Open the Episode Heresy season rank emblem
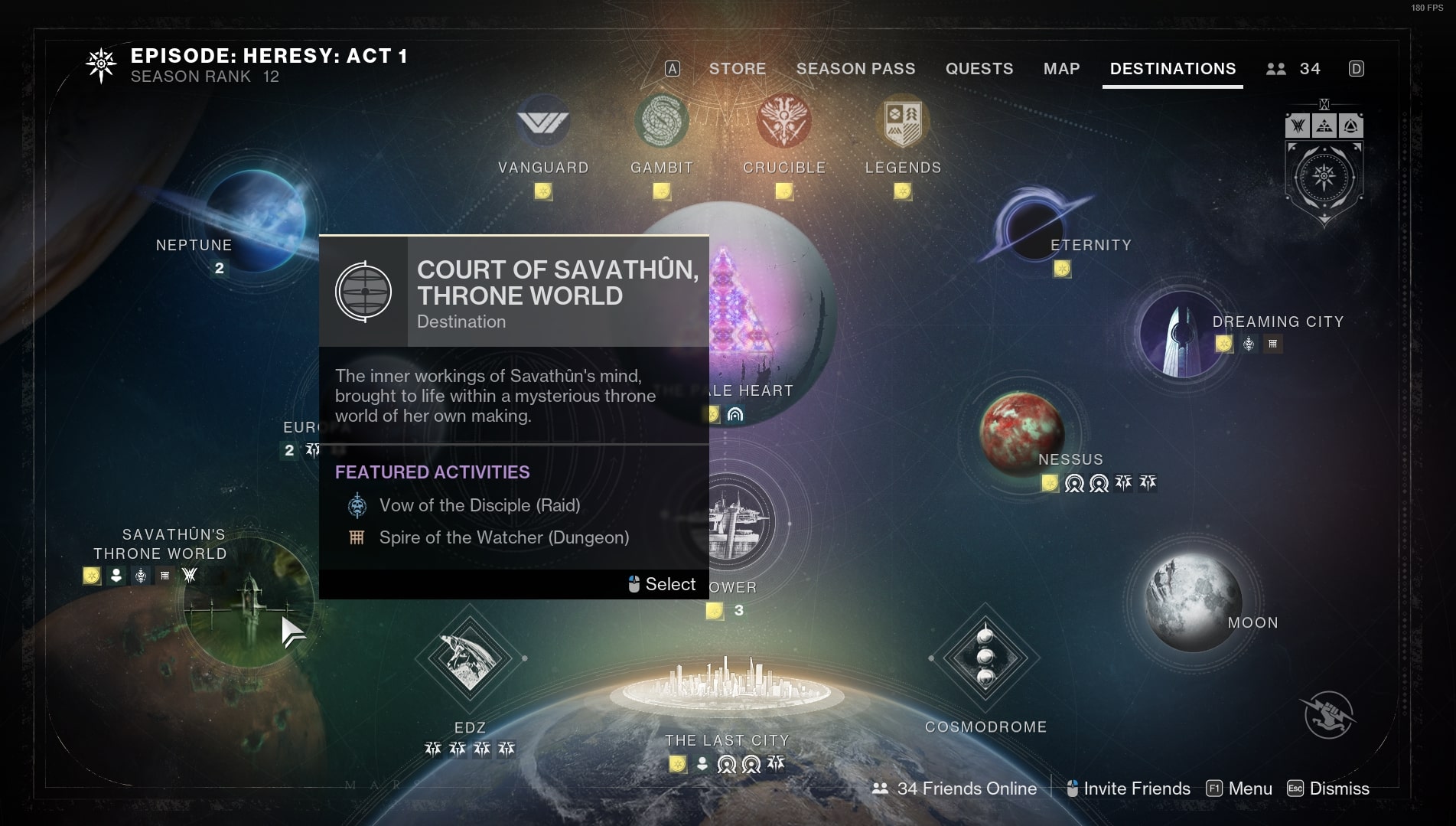The width and height of the screenshot is (1456, 826). coord(101,66)
